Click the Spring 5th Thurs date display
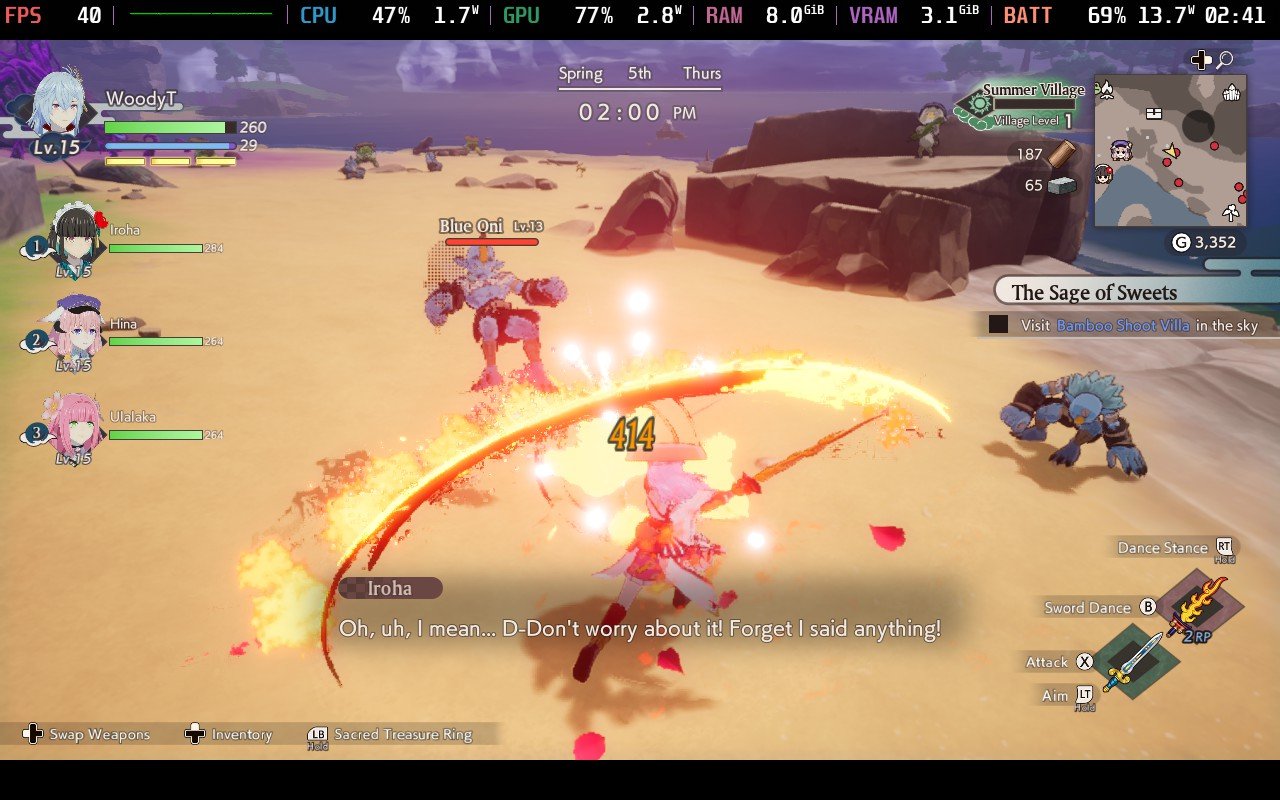 click(x=639, y=73)
